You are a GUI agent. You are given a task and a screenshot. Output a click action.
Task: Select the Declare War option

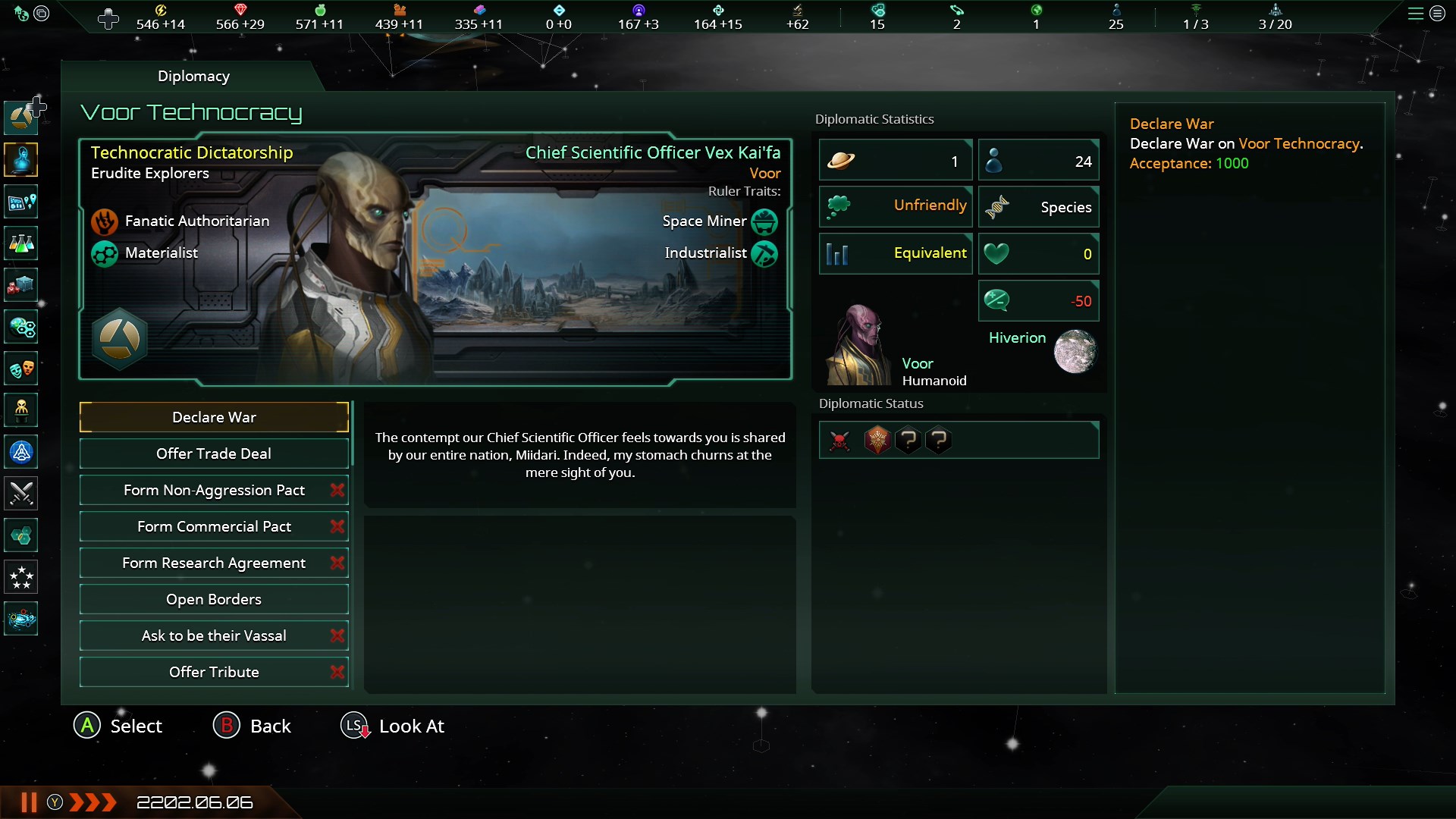pyautogui.click(x=214, y=417)
